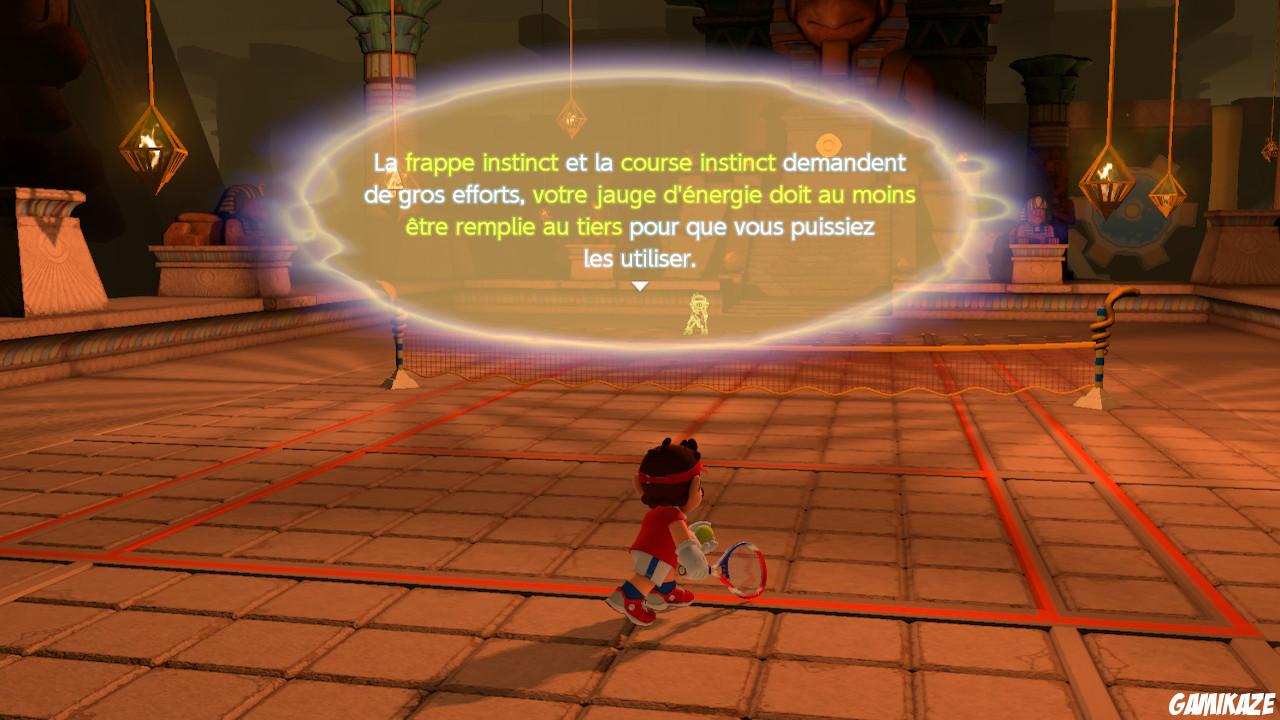The image size is (1280, 720).
Task: Click the tennis ball in Mario's hand
Action: click(706, 533)
